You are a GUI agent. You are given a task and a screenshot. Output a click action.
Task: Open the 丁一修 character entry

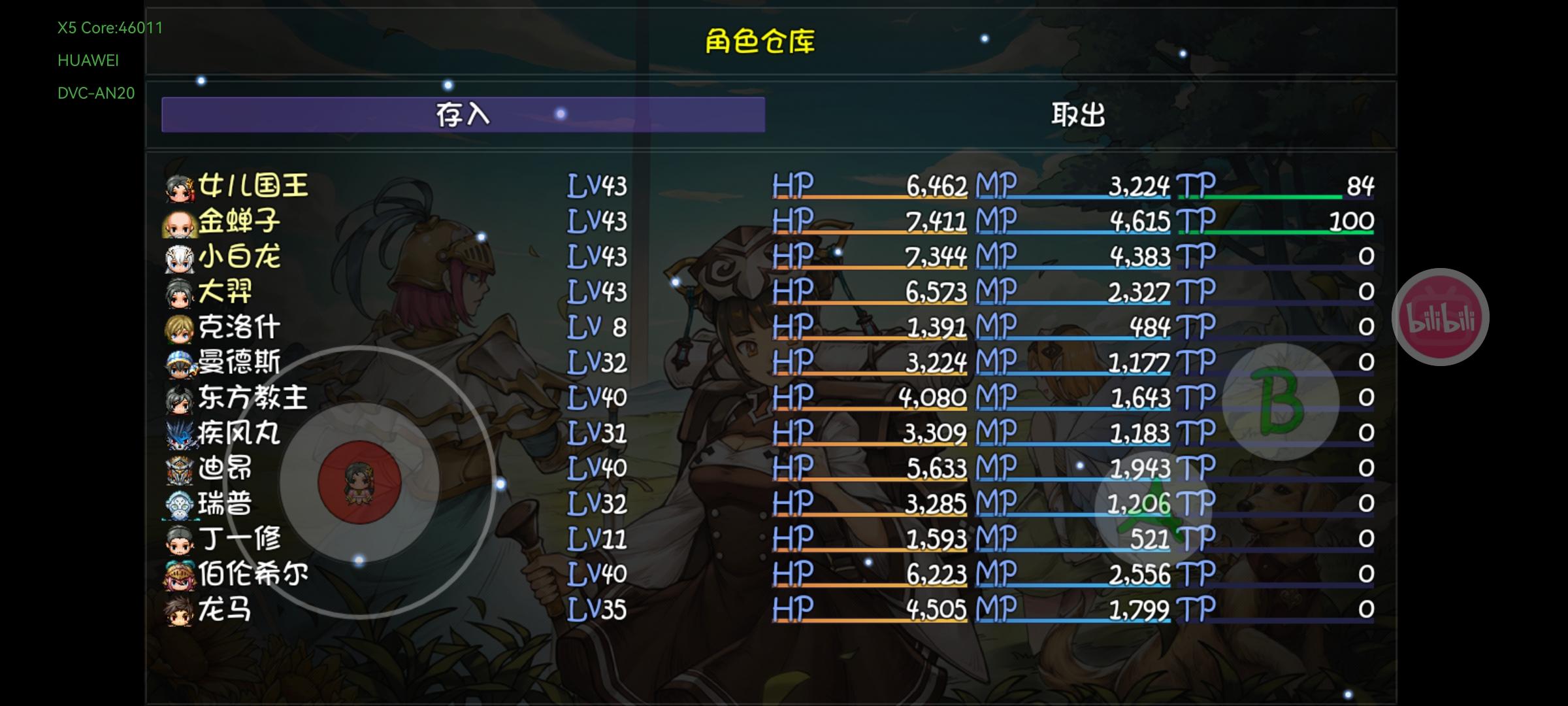392,539
